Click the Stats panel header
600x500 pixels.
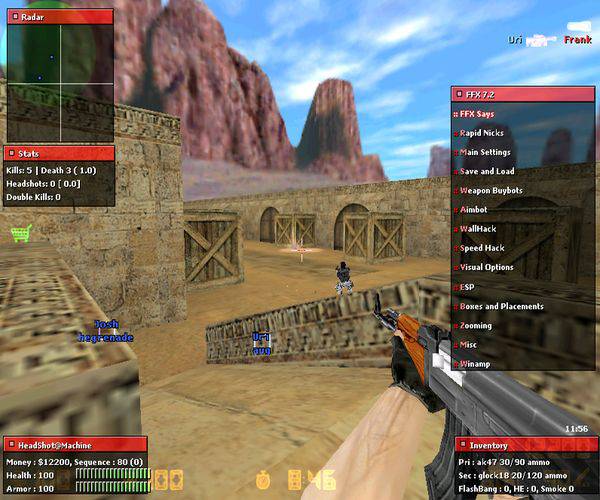tap(60, 153)
